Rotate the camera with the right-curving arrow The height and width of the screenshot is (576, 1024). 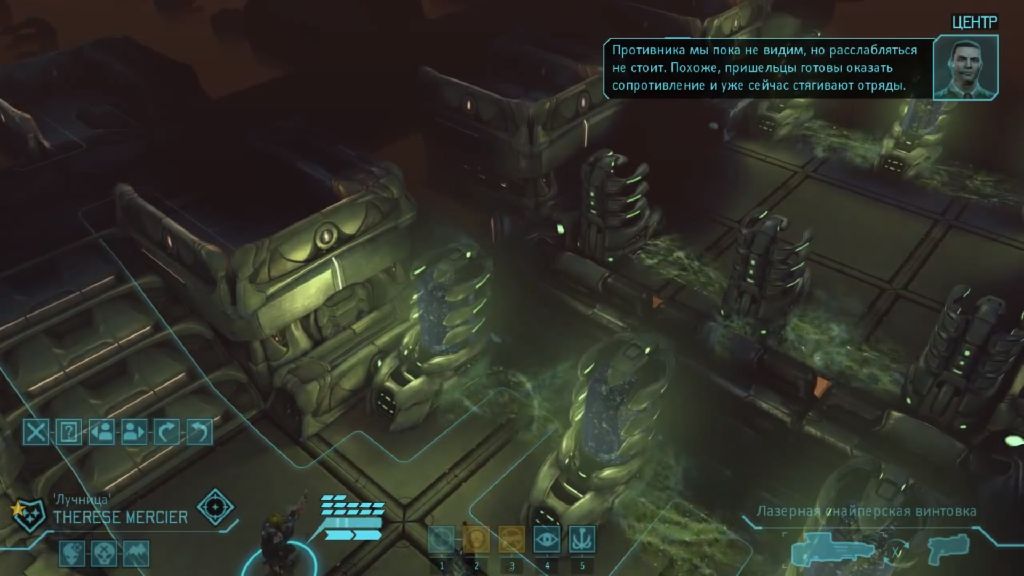pos(166,431)
